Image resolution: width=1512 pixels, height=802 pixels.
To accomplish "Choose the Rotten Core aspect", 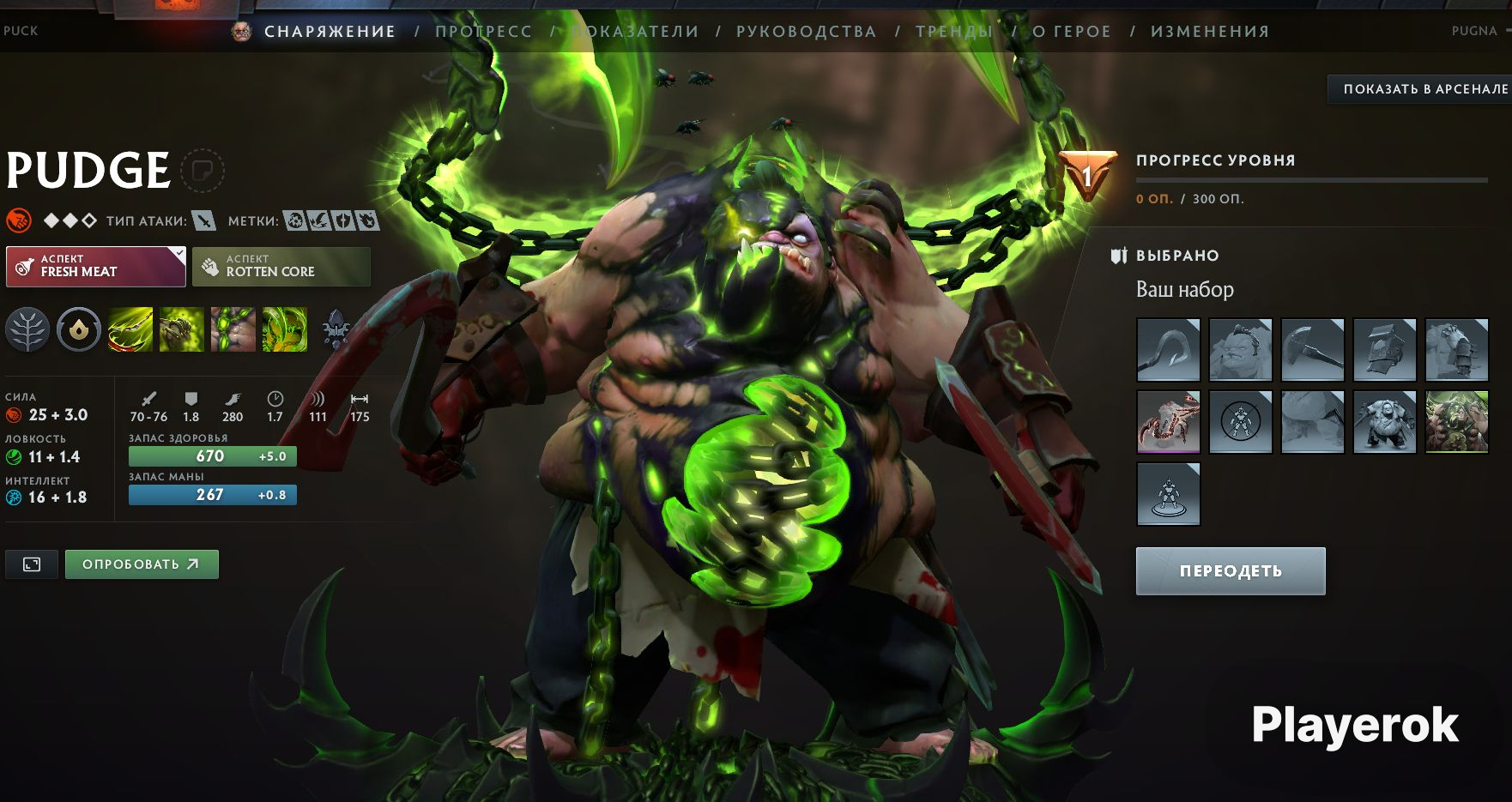I will 281,266.
